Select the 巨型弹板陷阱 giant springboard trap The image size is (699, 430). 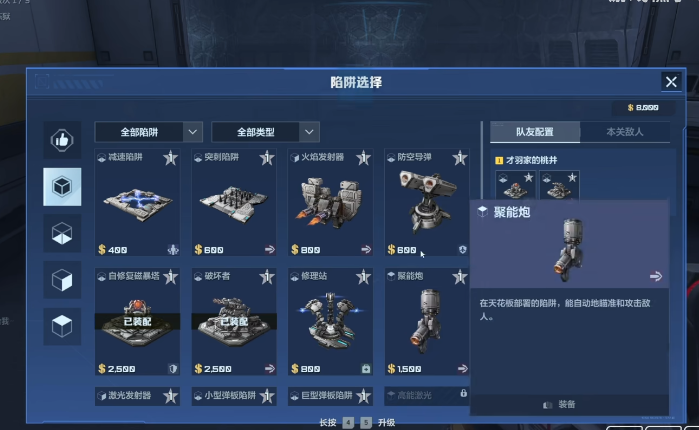[330, 397]
